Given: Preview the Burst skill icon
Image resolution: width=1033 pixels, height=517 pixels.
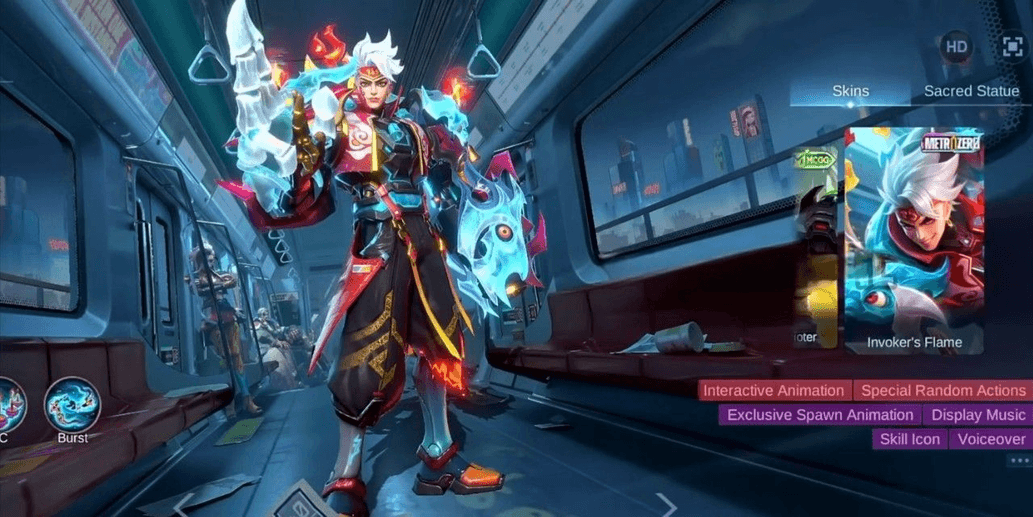Looking at the screenshot, I should point(72,406).
